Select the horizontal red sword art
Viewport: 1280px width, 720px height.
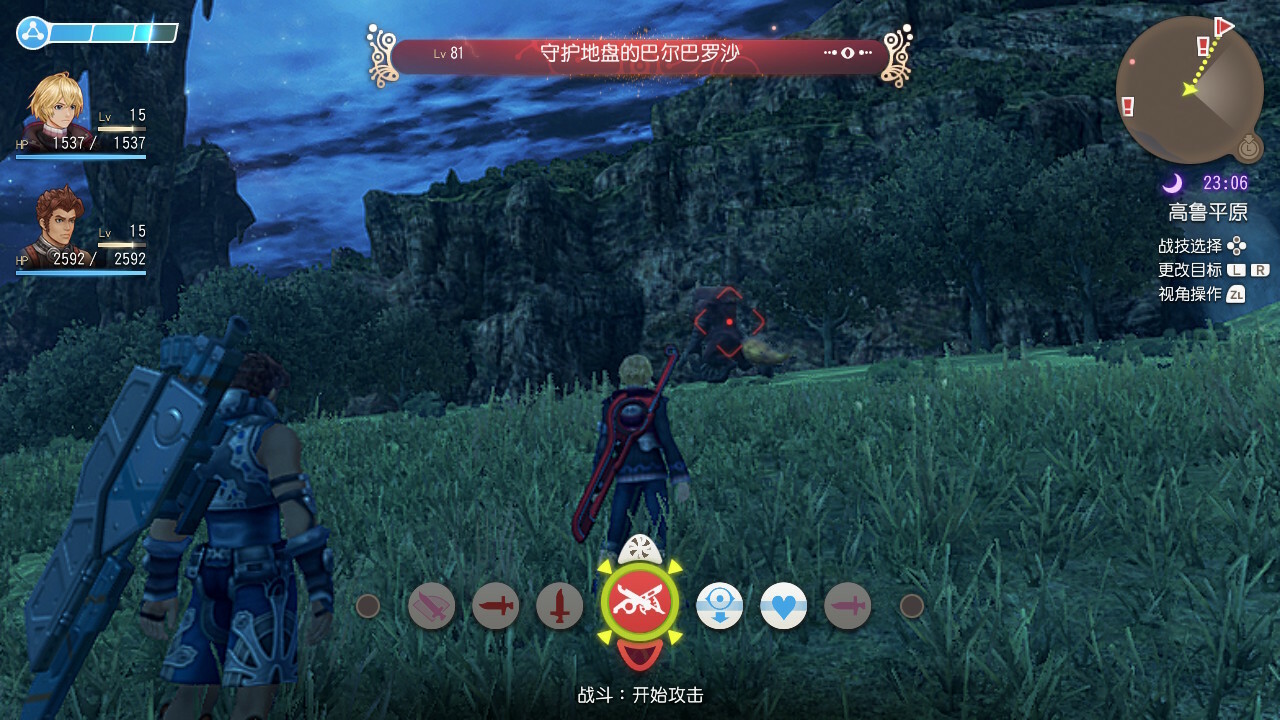(x=495, y=606)
